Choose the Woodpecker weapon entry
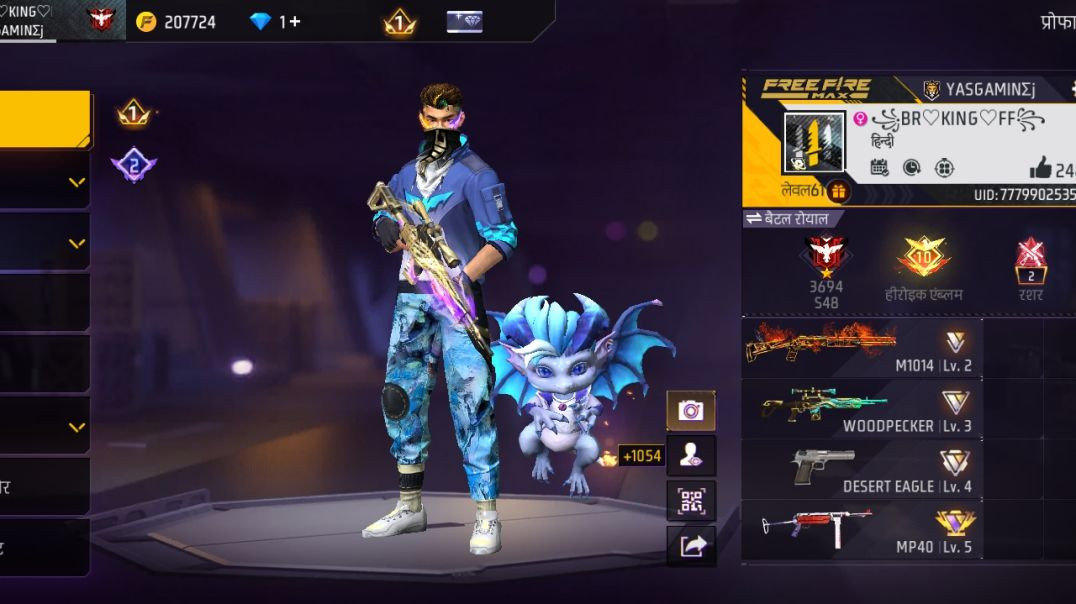 pyautogui.click(x=861, y=408)
